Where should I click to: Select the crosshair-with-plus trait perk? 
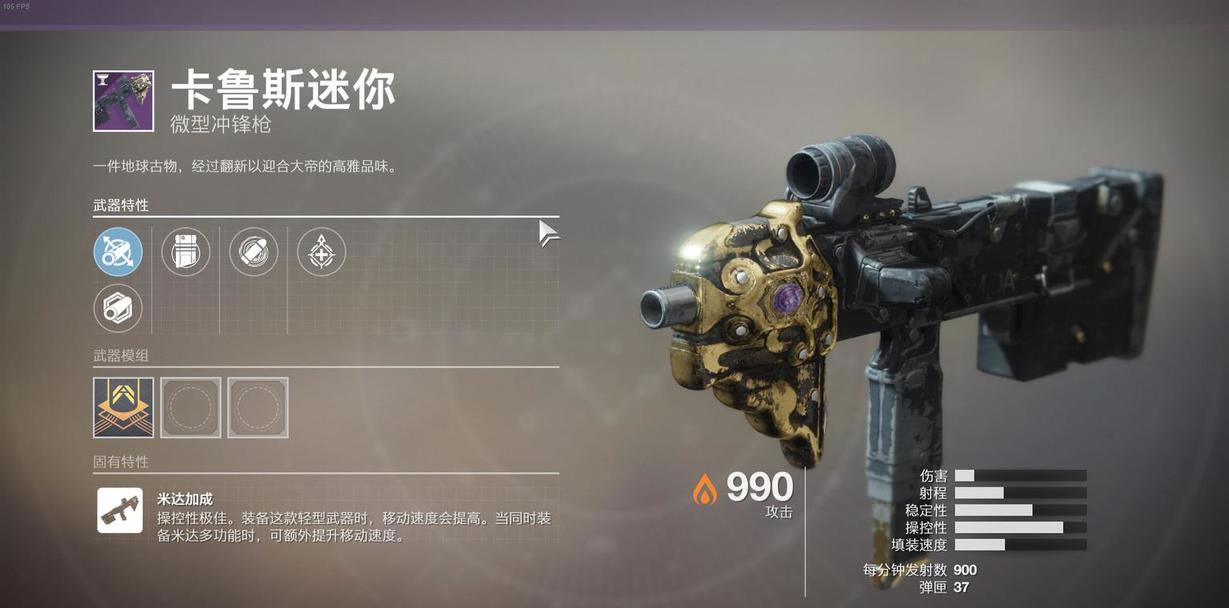tap(322, 252)
